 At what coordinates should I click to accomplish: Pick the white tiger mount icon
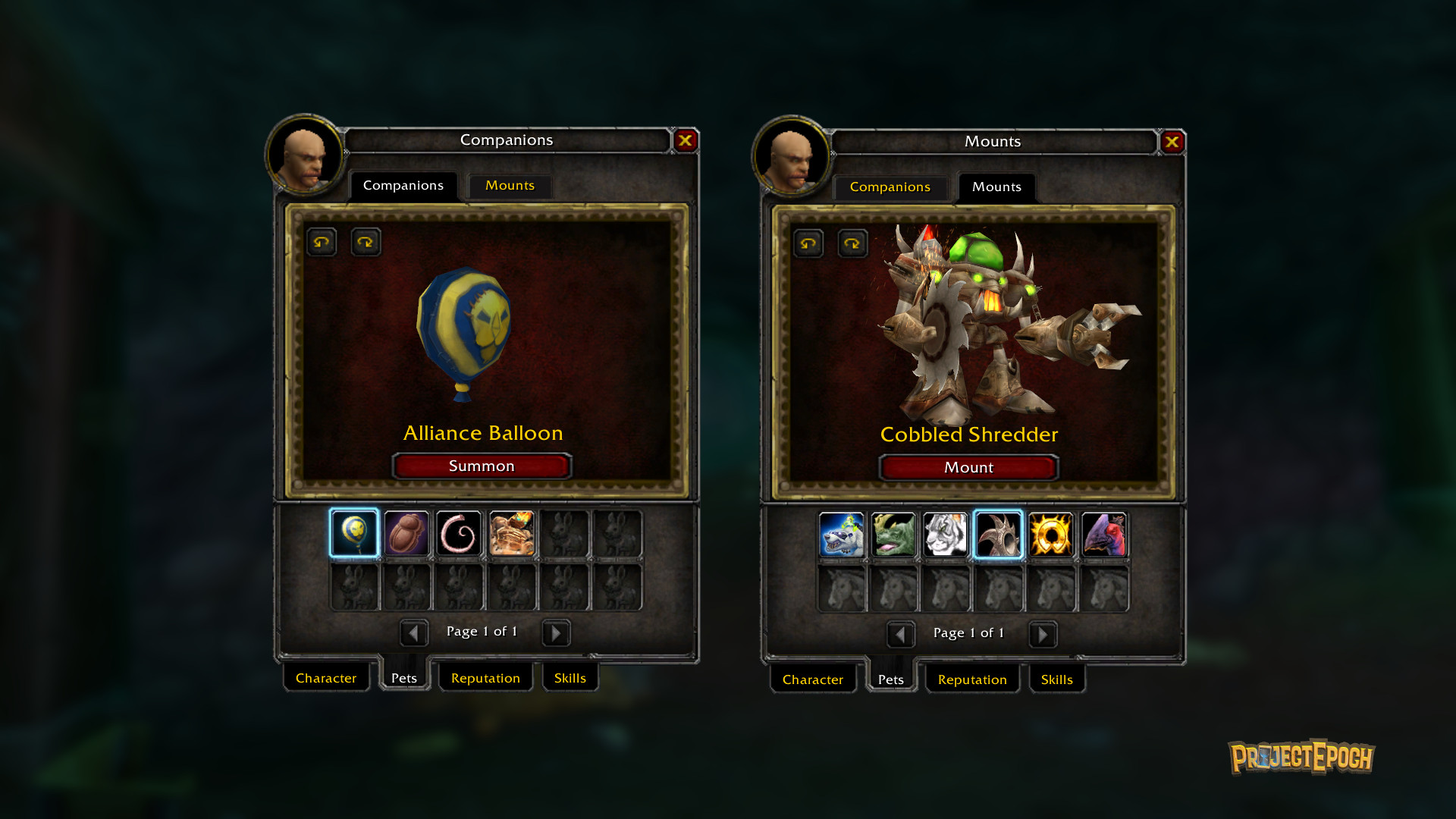[x=946, y=535]
